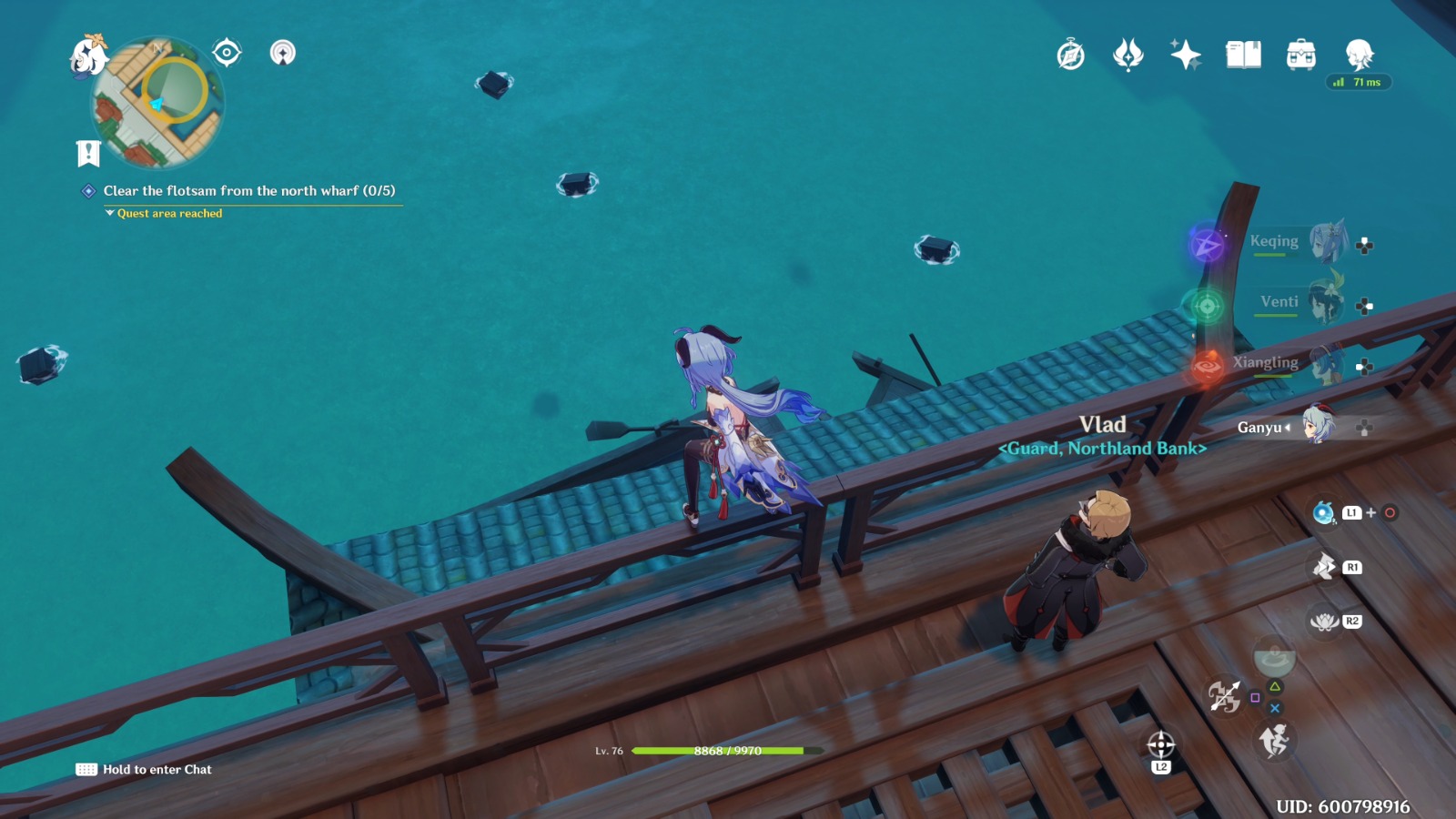This screenshot has height=819, width=1456.
Task: Toggle the tracking beacon icon near the minimap
Action: click(285, 53)
